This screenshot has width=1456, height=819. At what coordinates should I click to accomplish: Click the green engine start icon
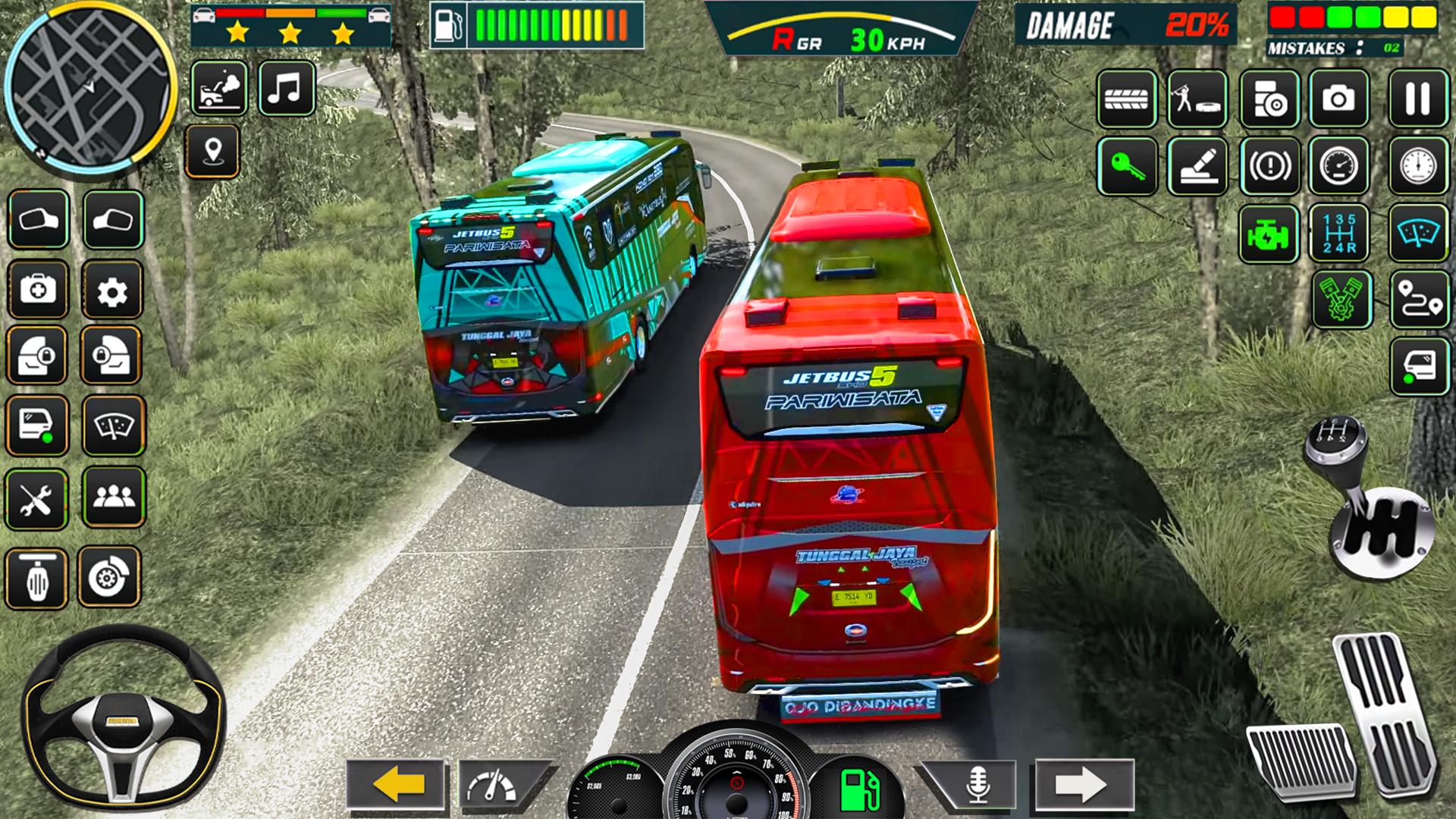1268,234
